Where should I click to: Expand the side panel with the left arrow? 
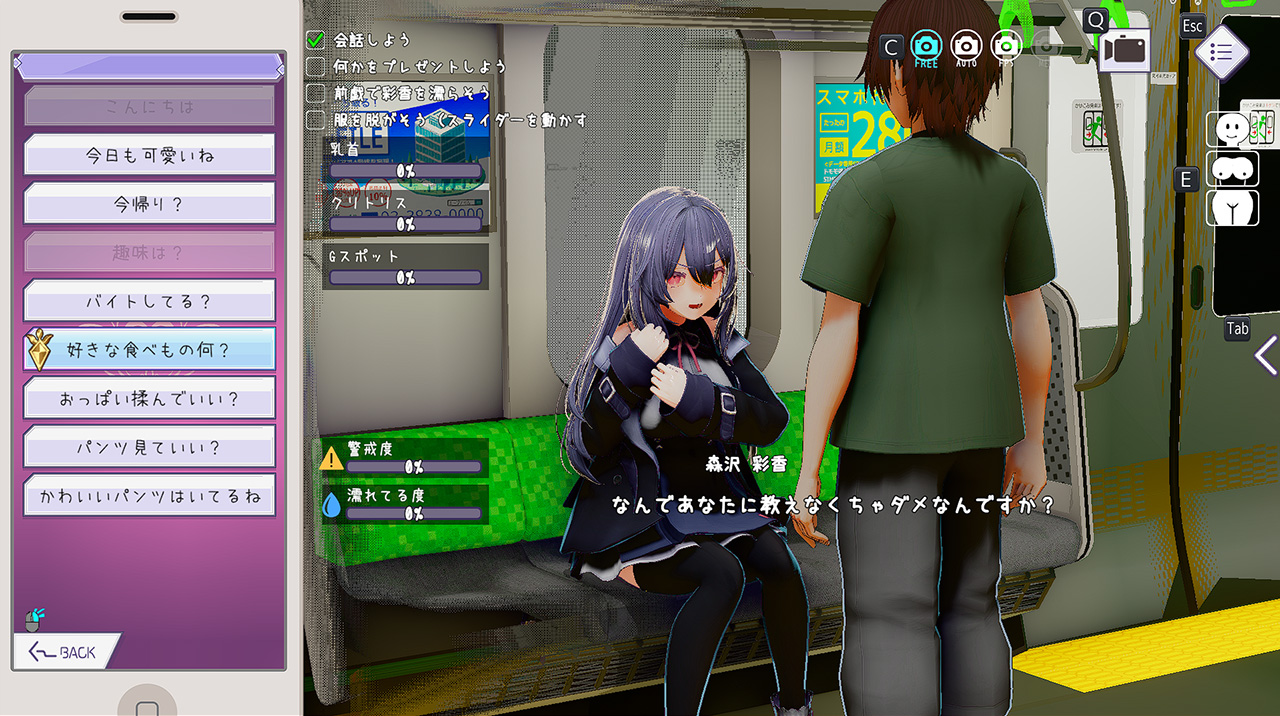(x=1266, y=355)
